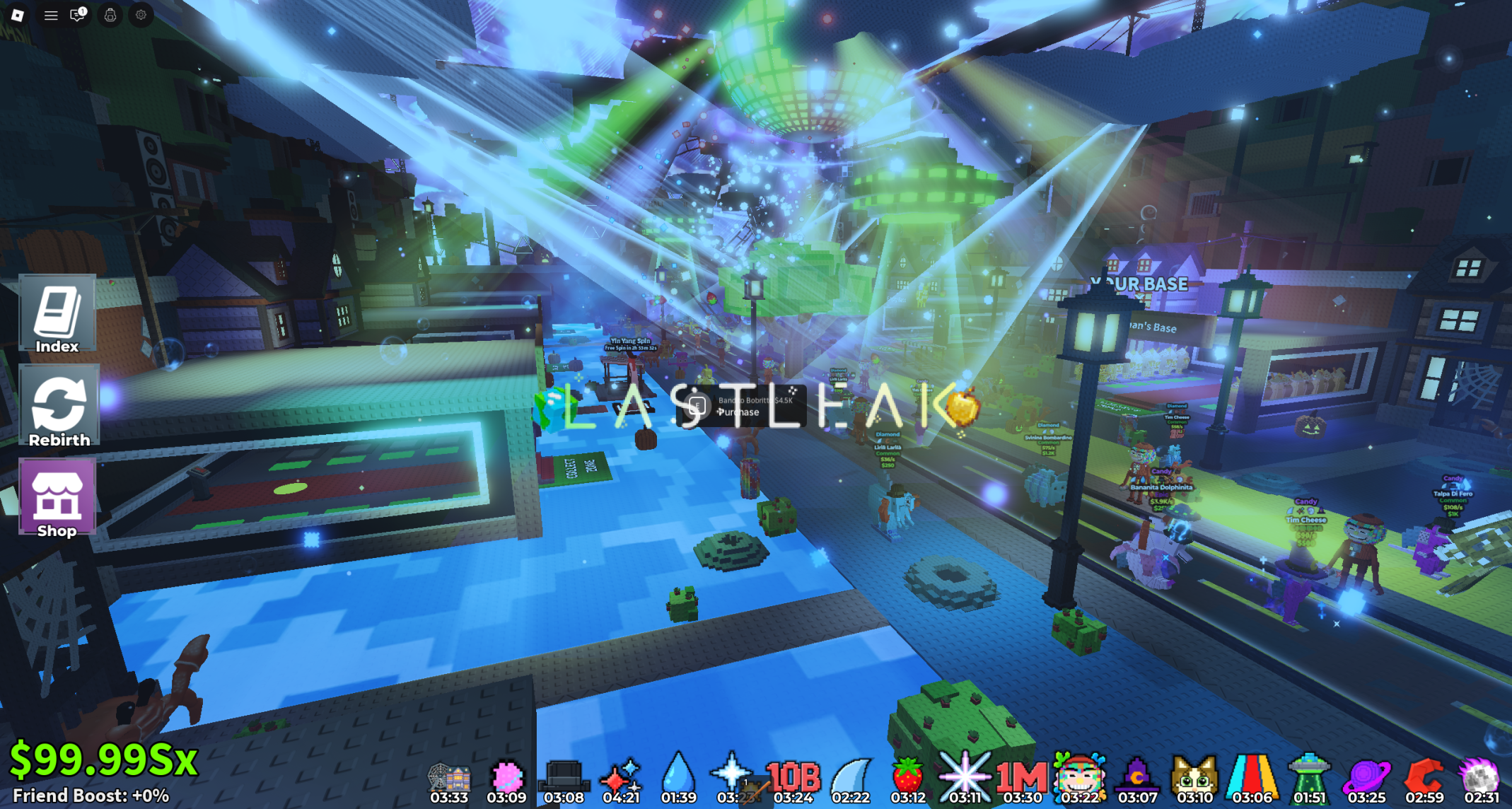The width and height of the screenshot is (1512, 809).
Task: Click the red 1M event icon
Action: tap(1022, 776)
